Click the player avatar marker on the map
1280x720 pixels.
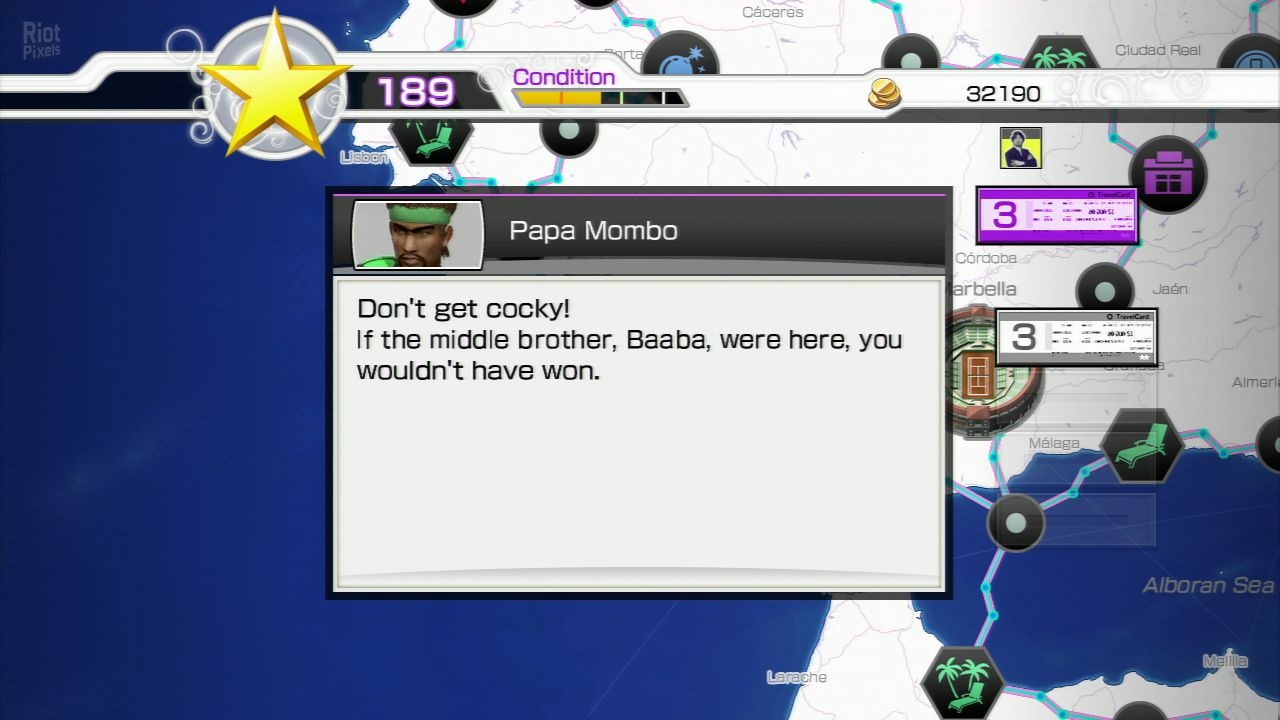[x=1021, y=148]
